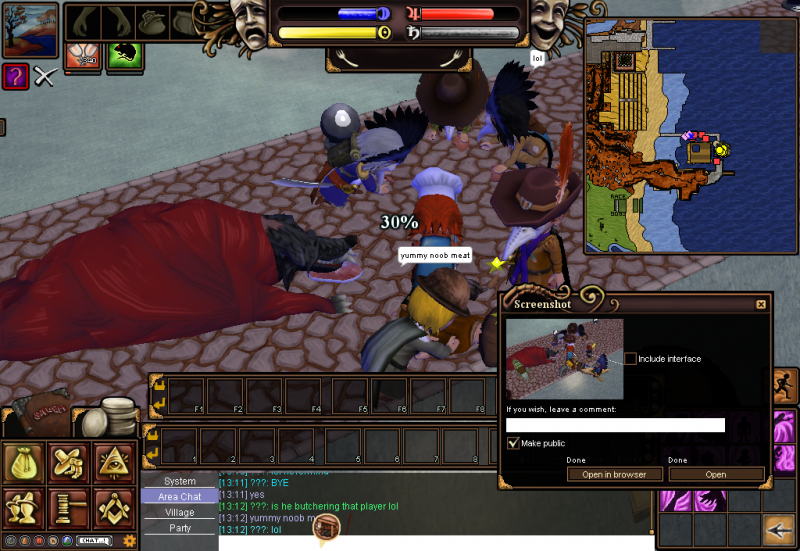Click the square and compass icon
The image size is (800, 551).
[114, 508]
